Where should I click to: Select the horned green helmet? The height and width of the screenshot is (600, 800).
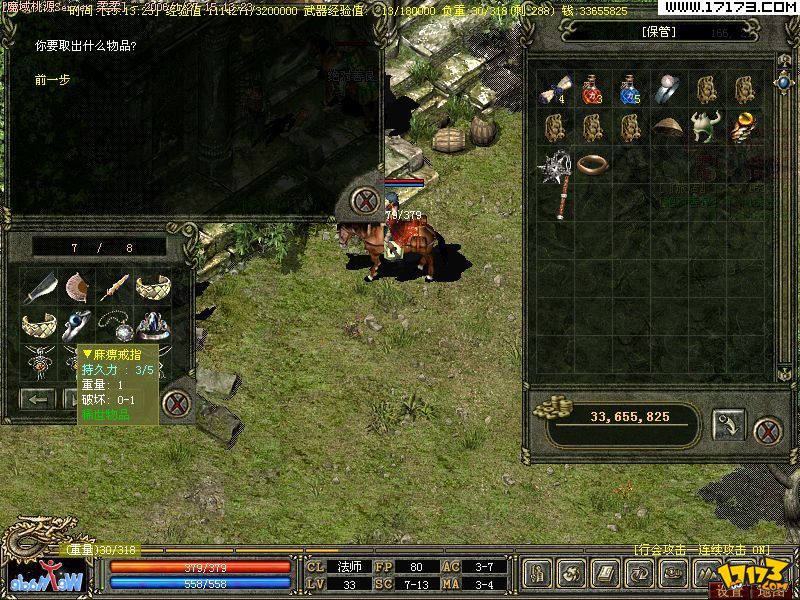pos(705,127)
